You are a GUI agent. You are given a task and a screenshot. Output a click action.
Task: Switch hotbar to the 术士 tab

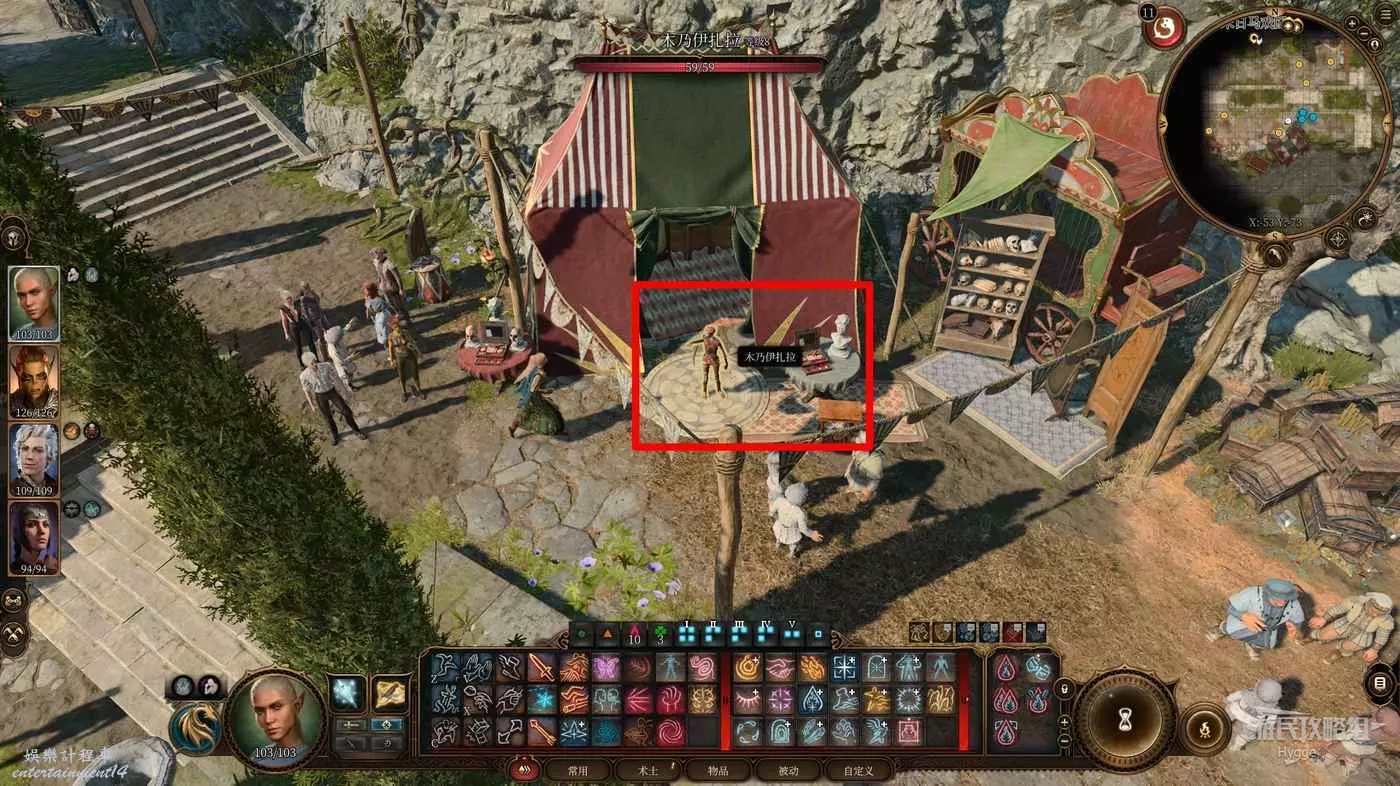tap(648, 771)
